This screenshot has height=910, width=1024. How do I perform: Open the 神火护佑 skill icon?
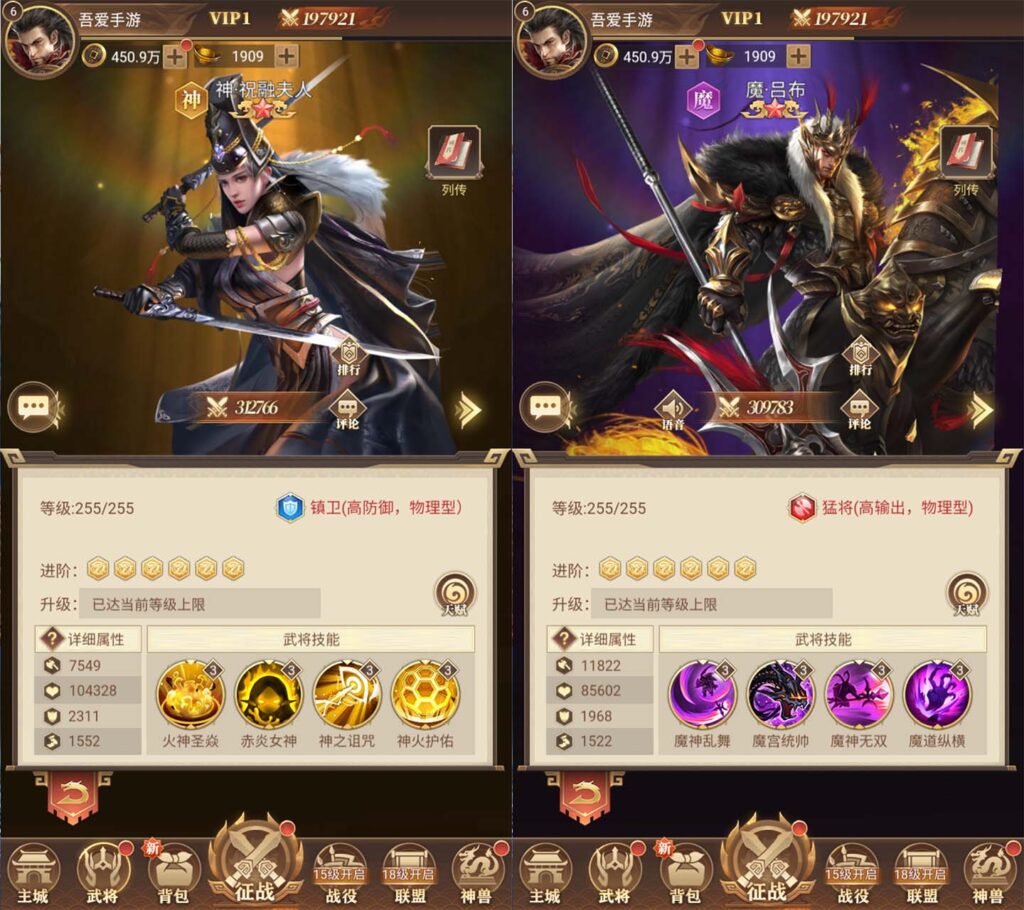pyautogui.click(x=425, y=694)
